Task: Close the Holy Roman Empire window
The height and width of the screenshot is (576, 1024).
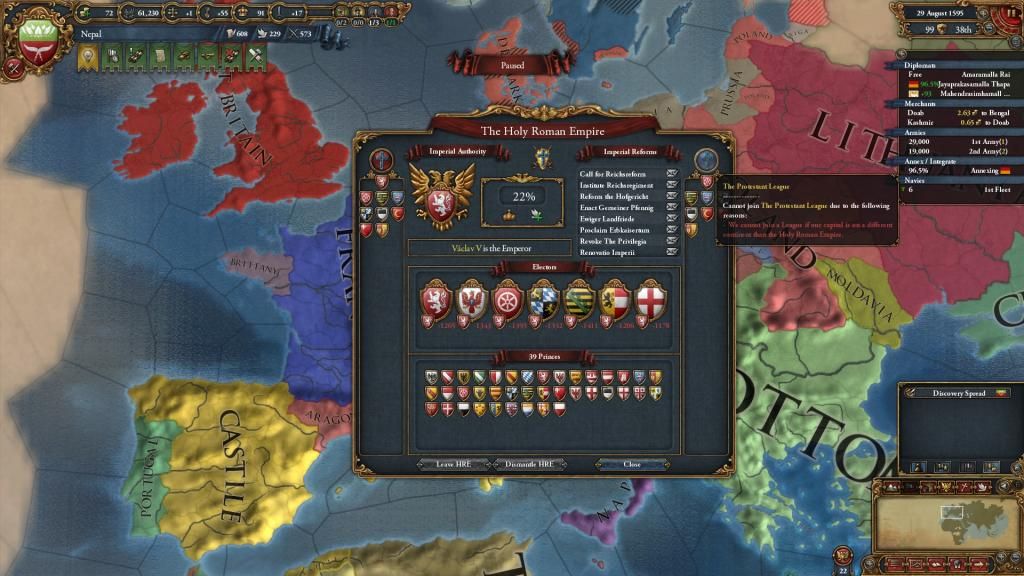Action: (631, 464)
